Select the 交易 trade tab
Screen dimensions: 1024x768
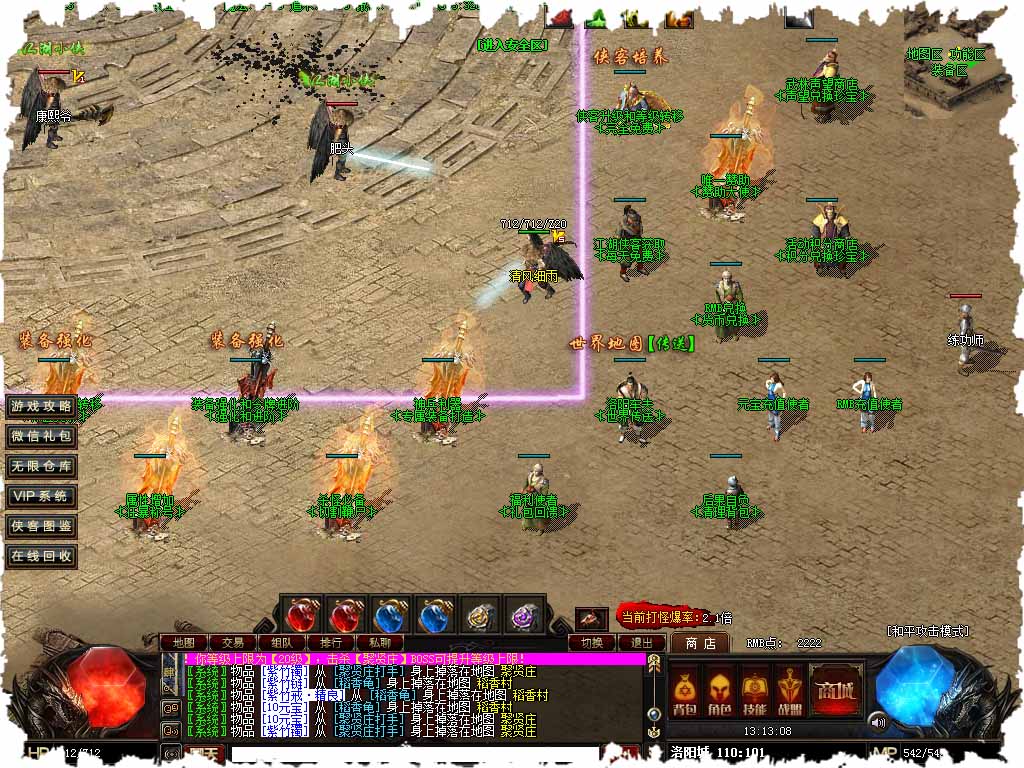pos(233,642)
